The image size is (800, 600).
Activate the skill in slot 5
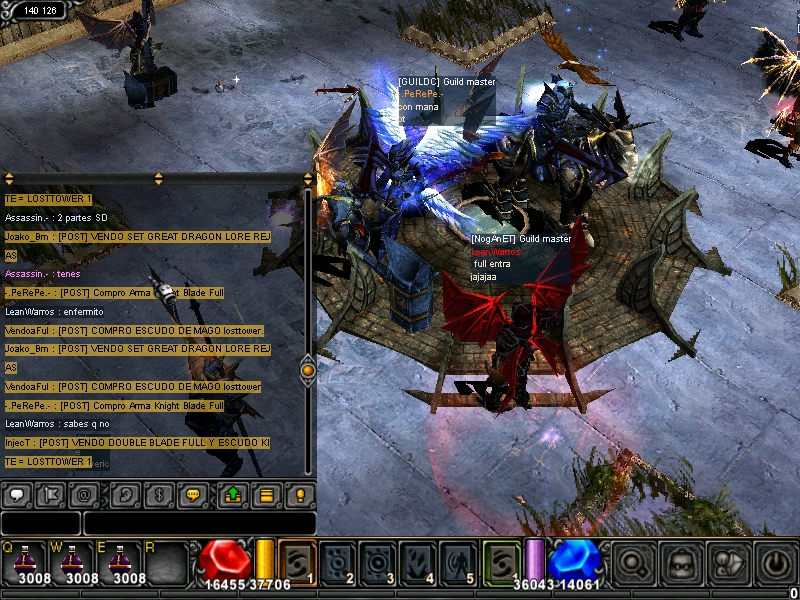(x=458, y=563)
